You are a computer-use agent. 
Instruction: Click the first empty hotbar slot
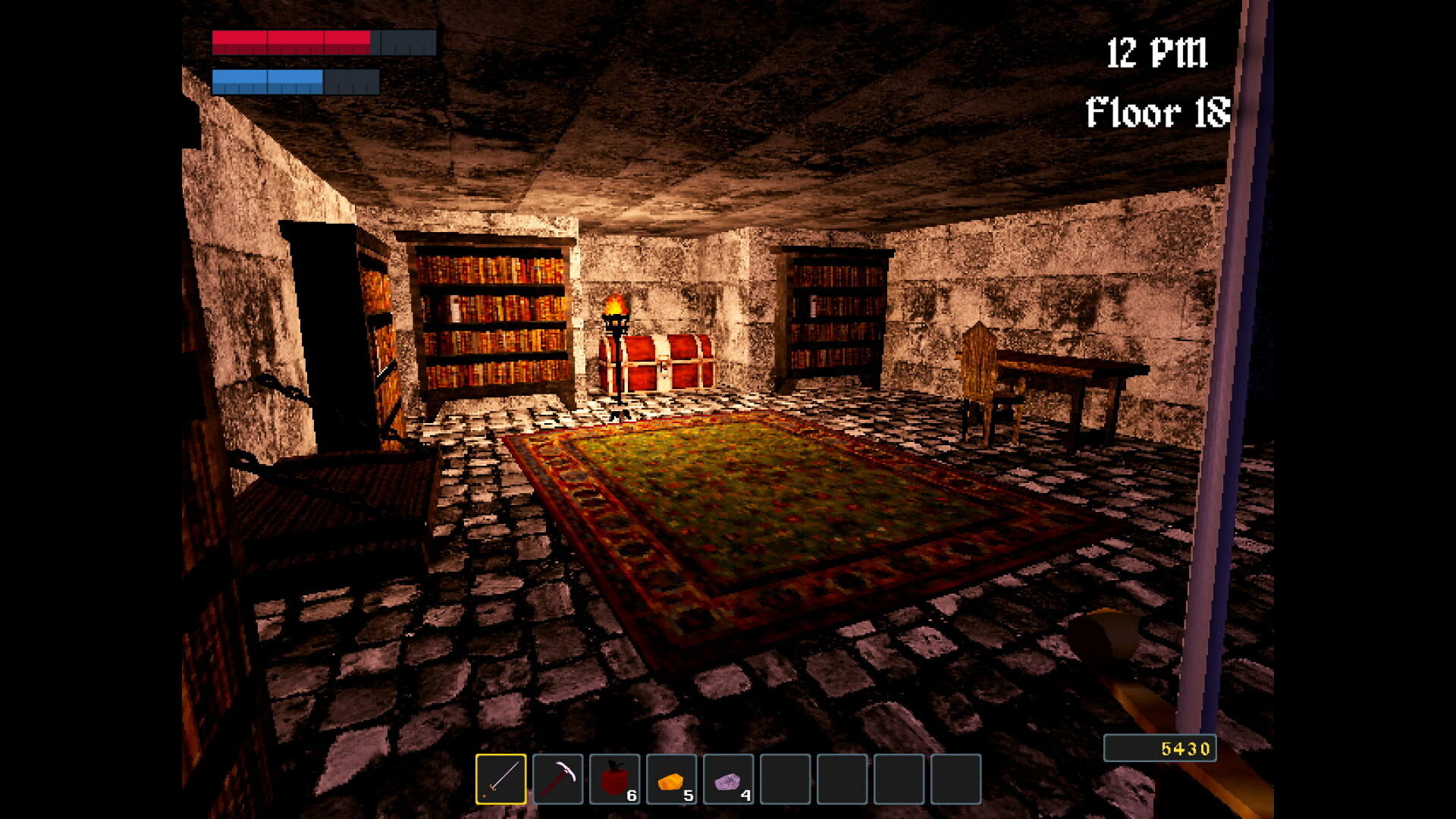787,780
